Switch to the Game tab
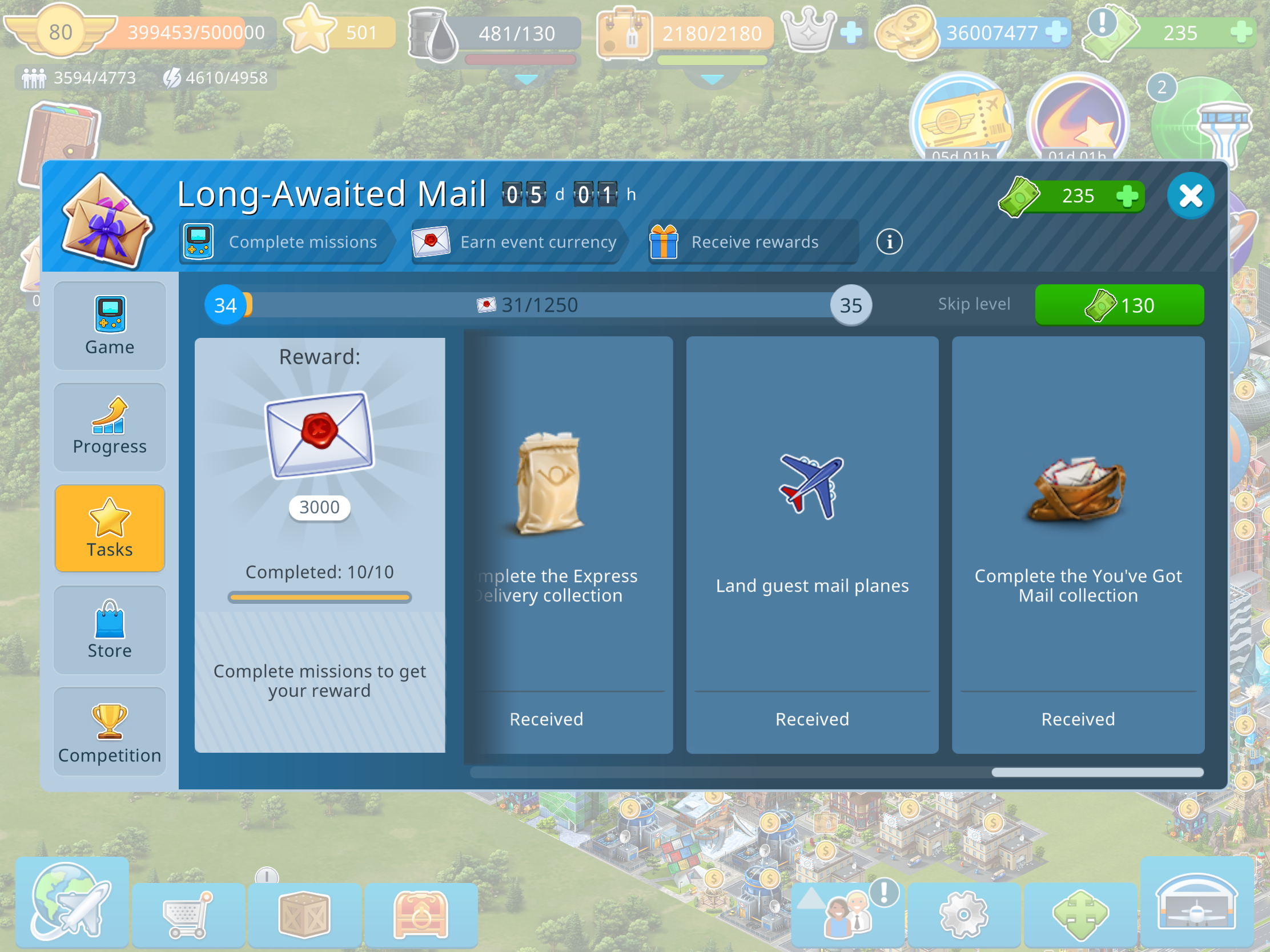Image resolution: width=1270 pixels, height=952 pixels. (x=109, y=326)
